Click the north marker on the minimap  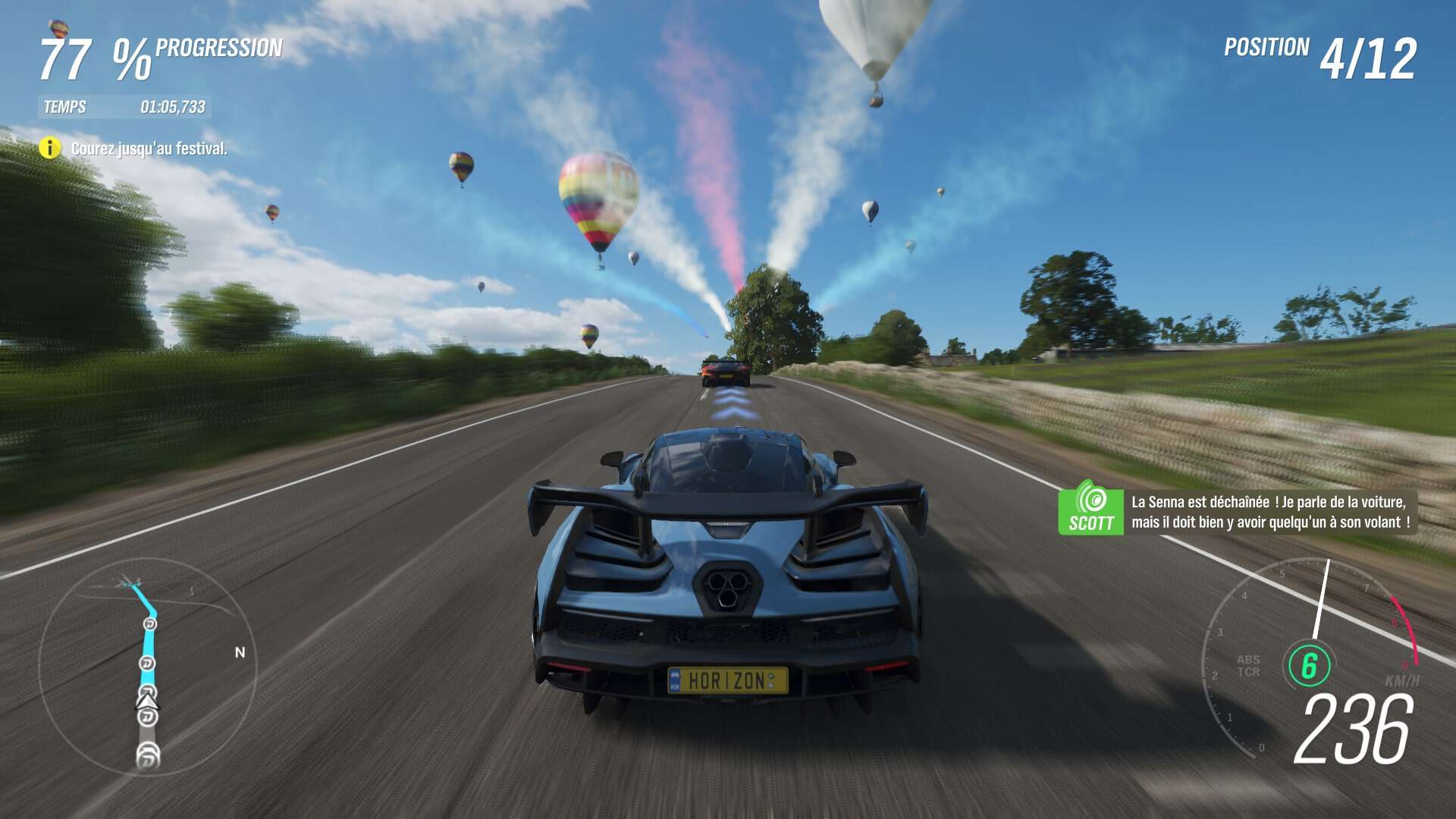pos(240,652)
